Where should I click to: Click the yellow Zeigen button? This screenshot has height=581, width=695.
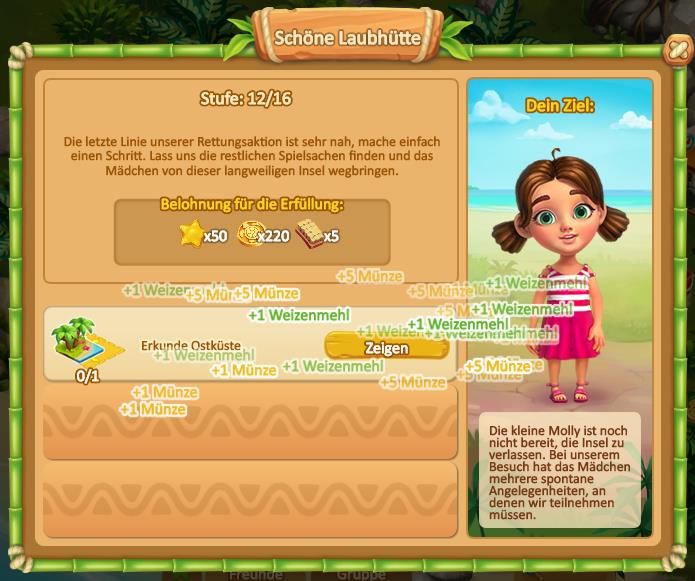pos(386,347)
